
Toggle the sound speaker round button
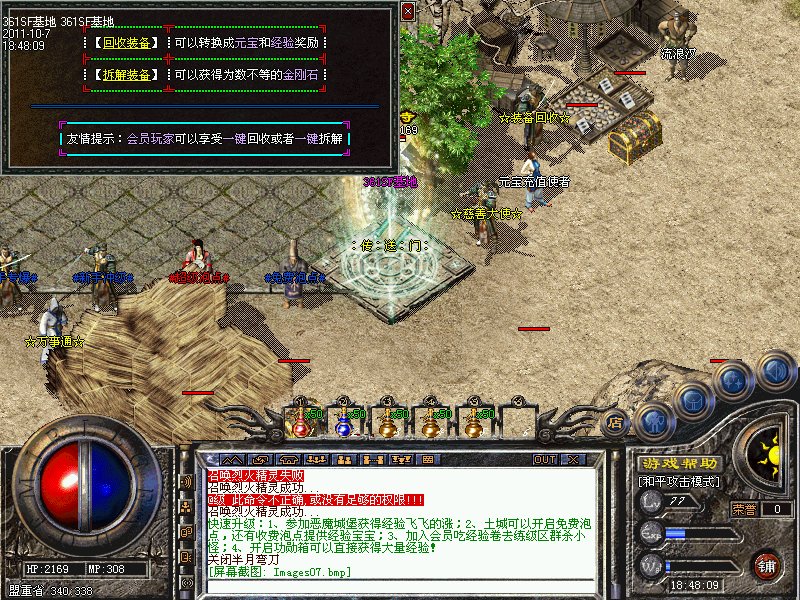coord(775,370)
